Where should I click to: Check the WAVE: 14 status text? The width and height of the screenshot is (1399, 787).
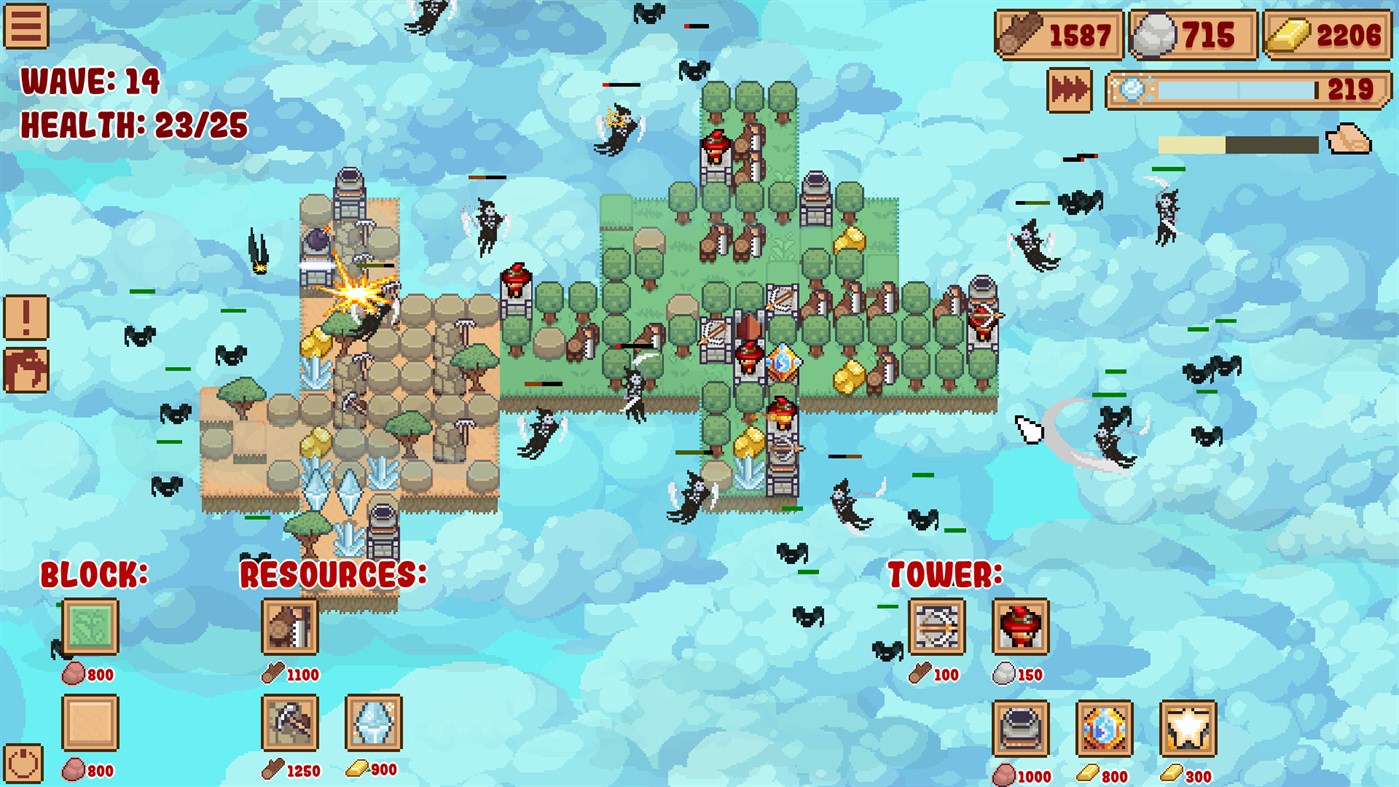pyautogui.click(x=90, y=82)
